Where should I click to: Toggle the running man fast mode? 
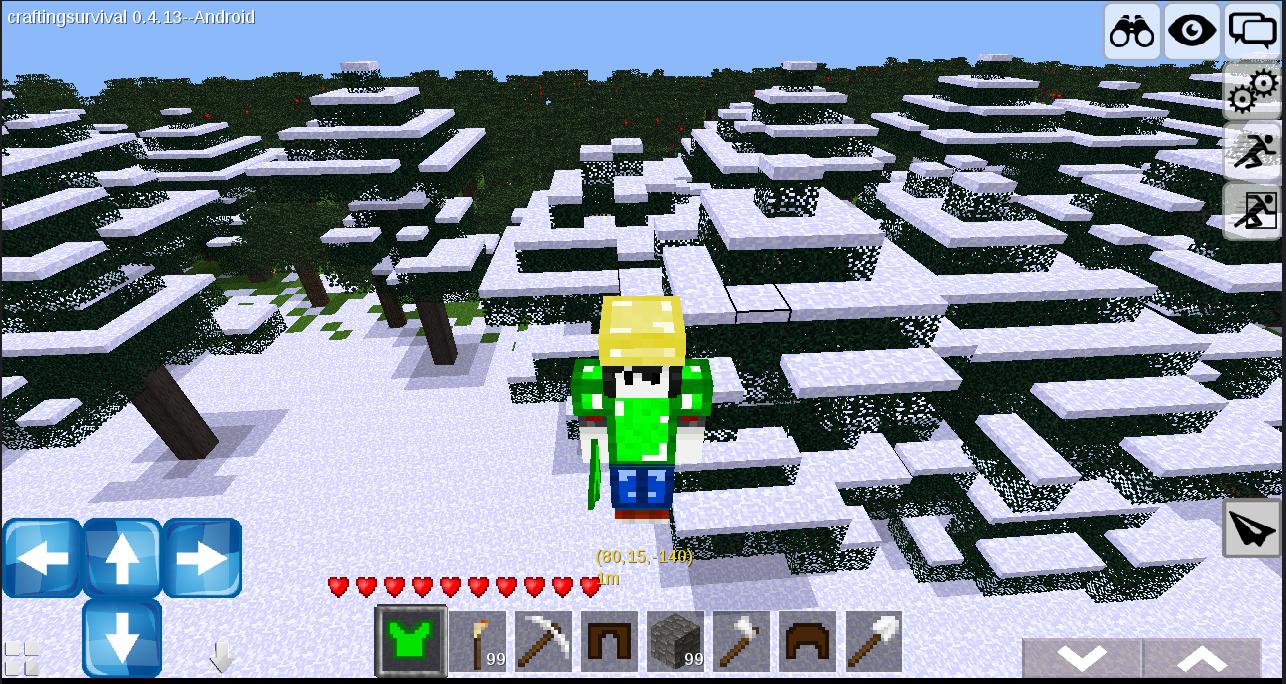pyautogui.click(x=1253, y=150)
